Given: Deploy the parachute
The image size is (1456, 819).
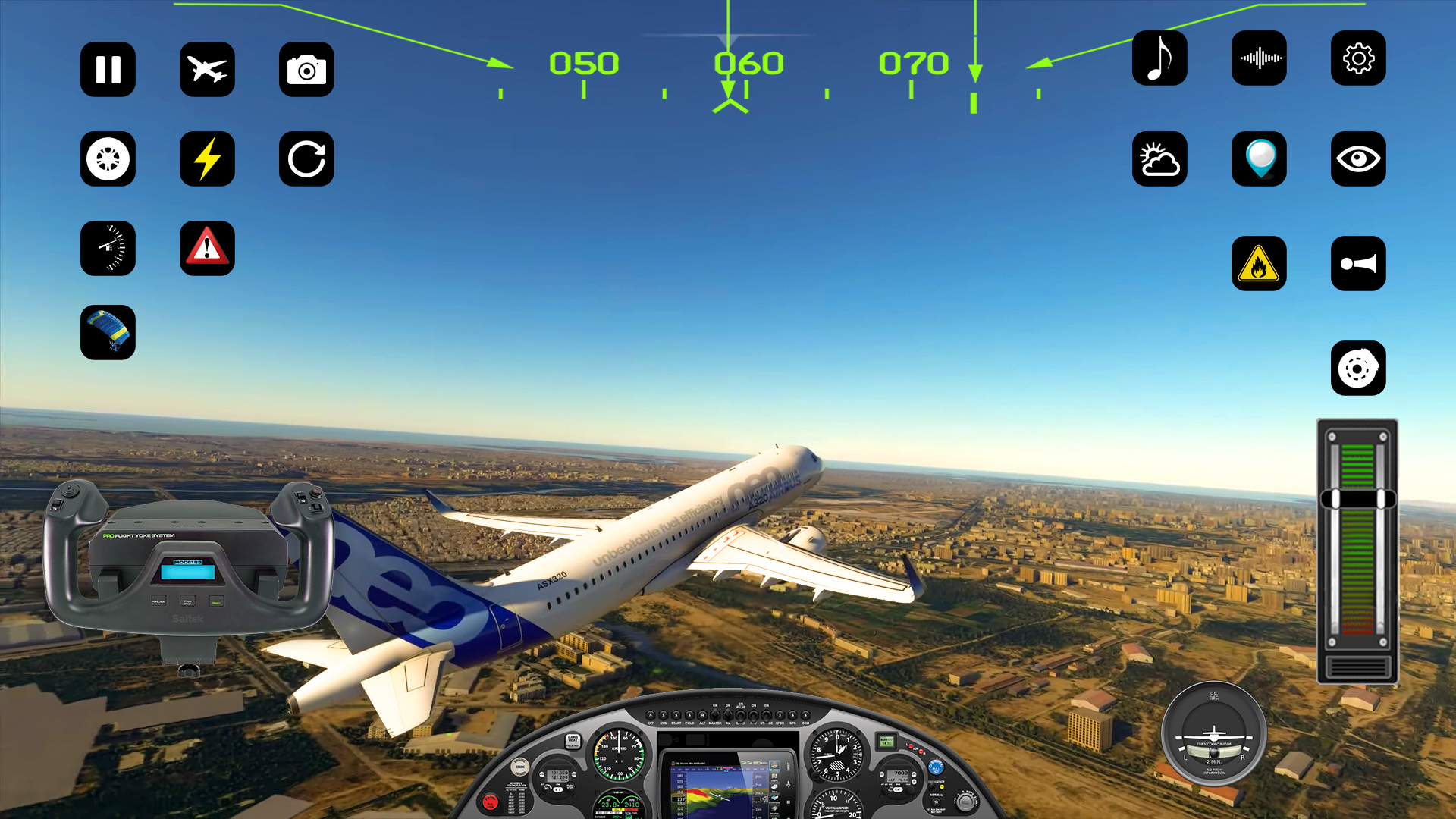Looking at the screenshot, I should (108, 332).
